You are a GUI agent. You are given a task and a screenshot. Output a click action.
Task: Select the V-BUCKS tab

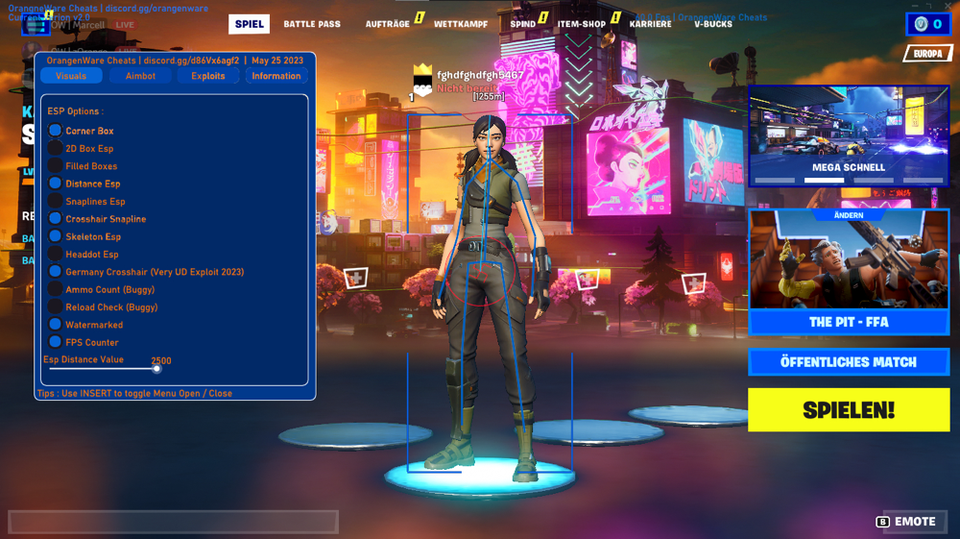tap(713, 24)
